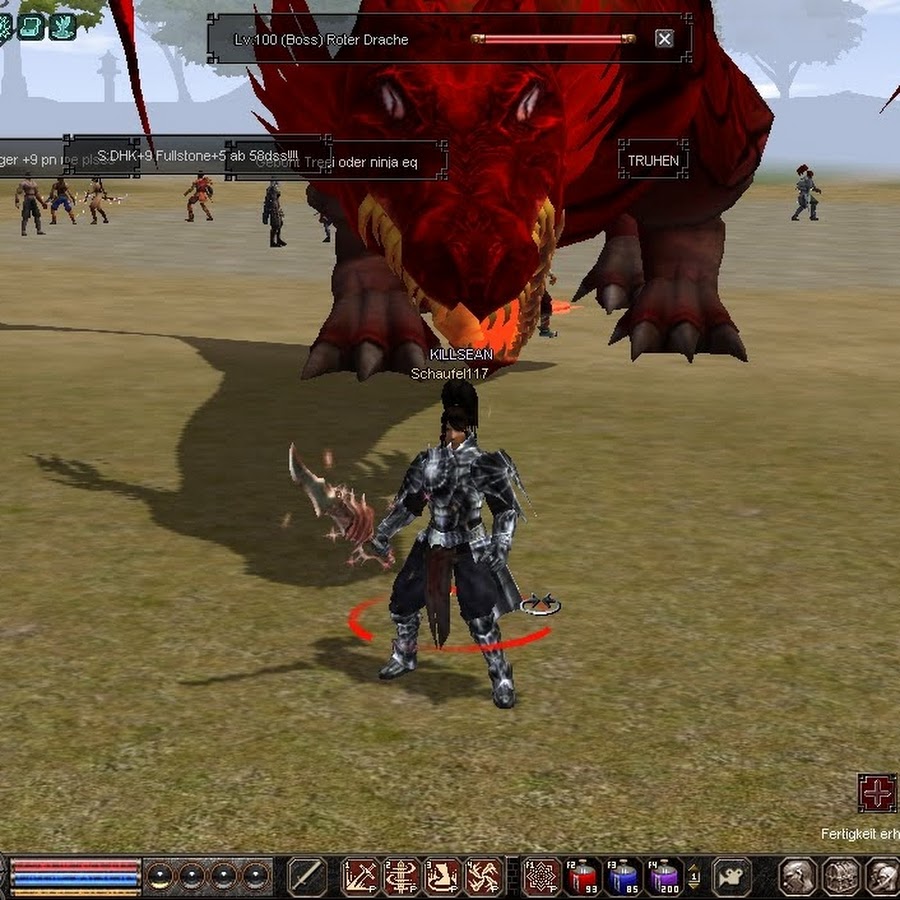Activate the F1 star-pattern skill
The height and width of the screenshot is (900, 900).
click(542, 877)
